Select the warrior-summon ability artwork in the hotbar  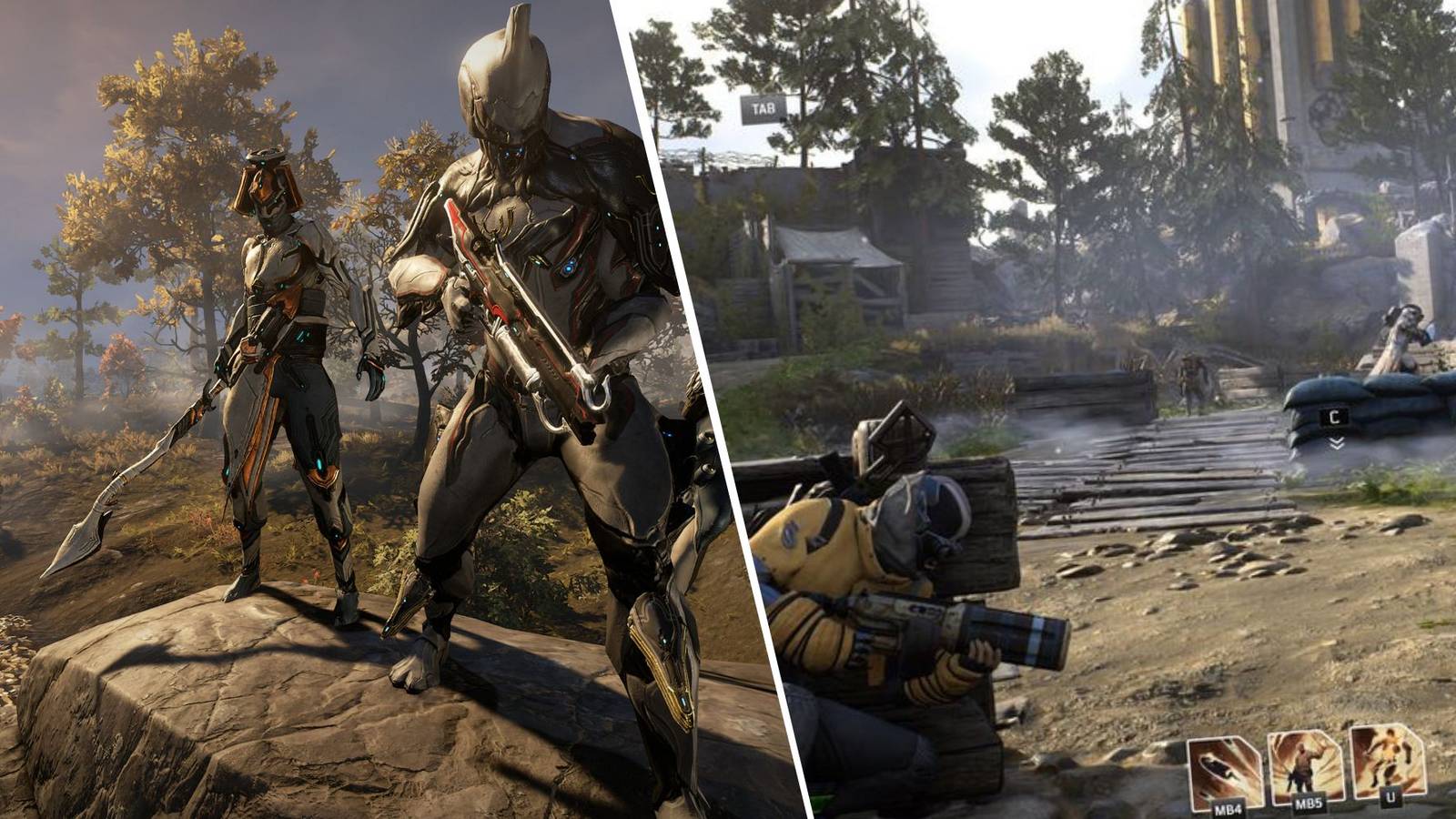(1305, 763)
